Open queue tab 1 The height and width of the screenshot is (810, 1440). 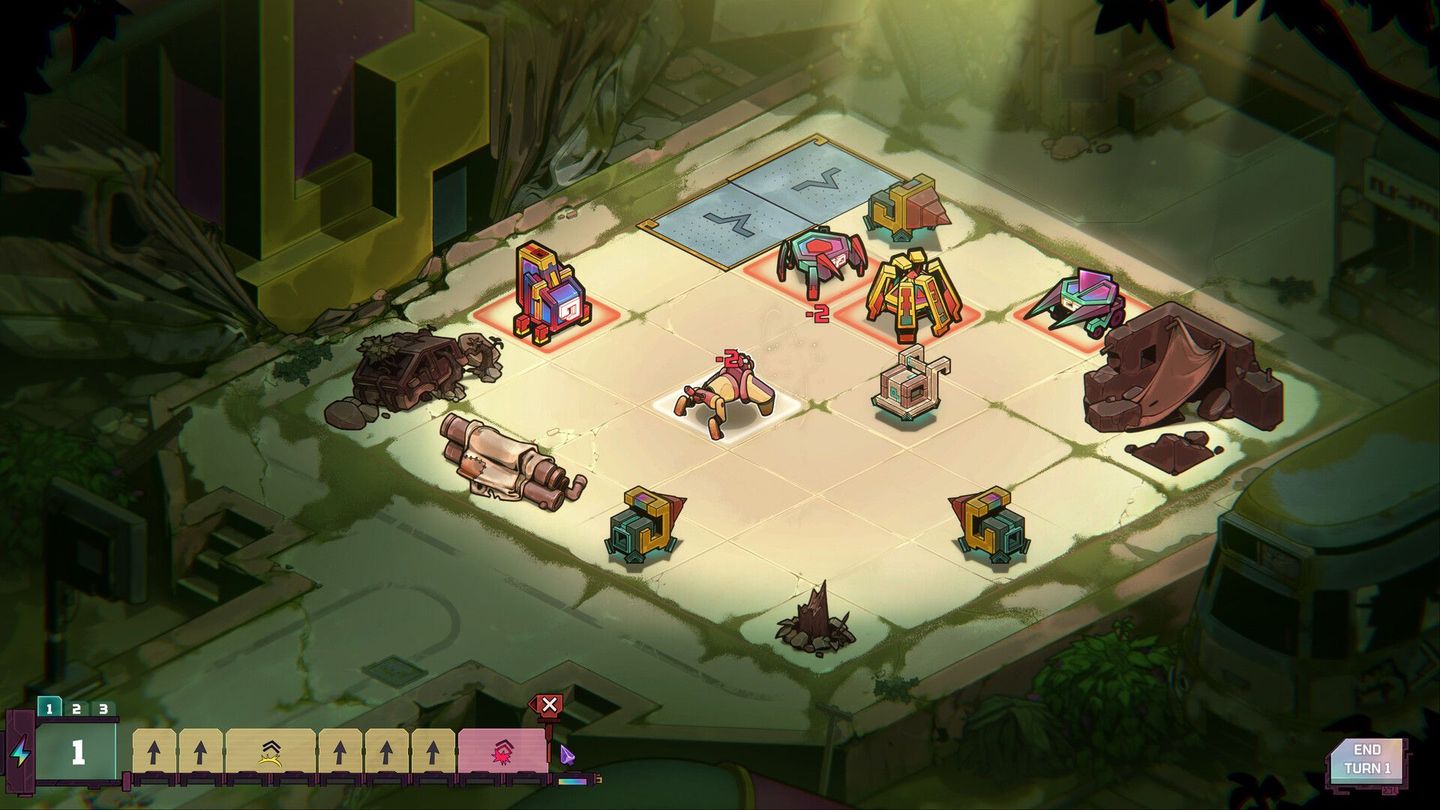pos(51,705)
